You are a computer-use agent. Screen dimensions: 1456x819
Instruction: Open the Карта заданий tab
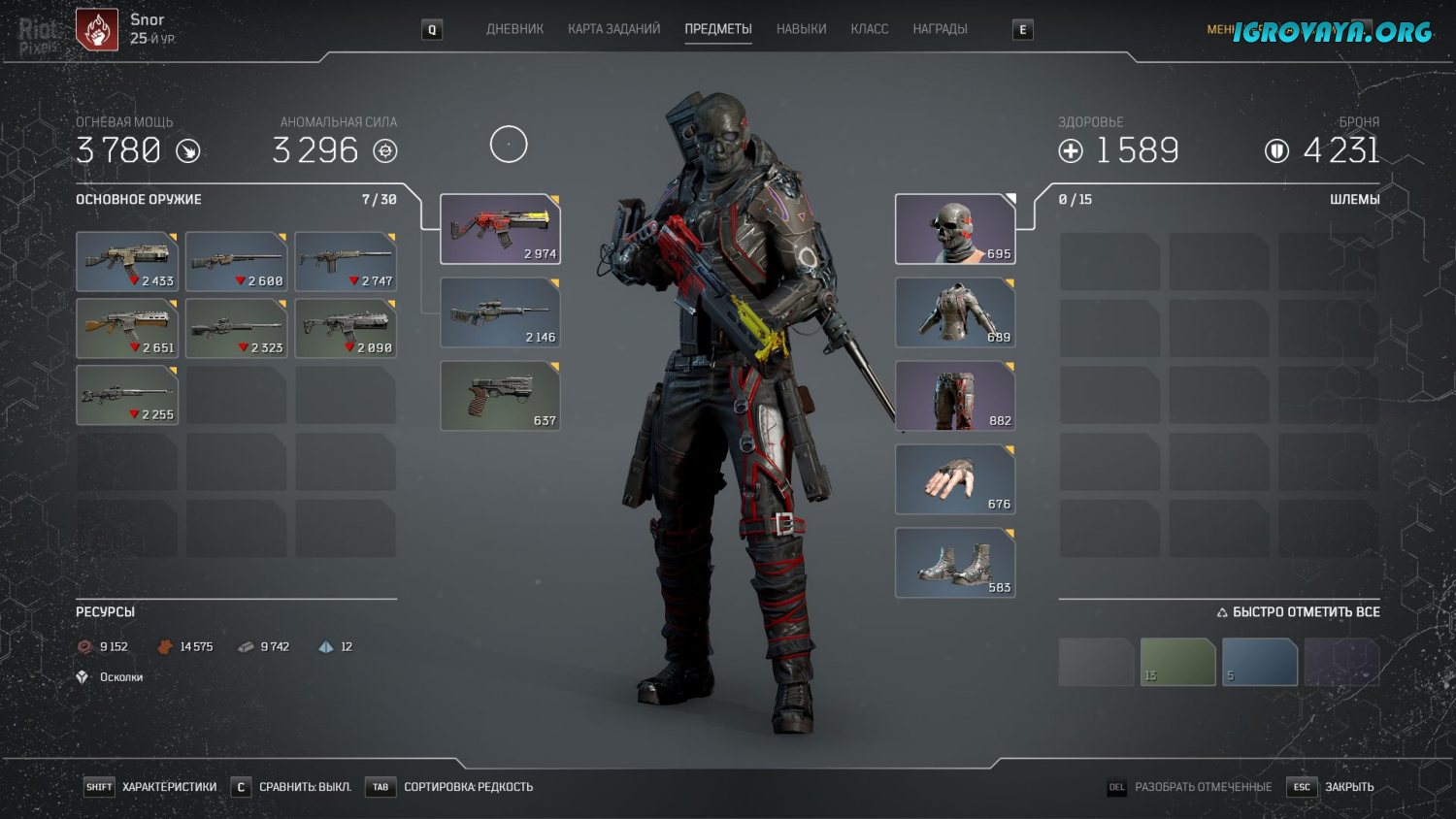coord(613,29)
